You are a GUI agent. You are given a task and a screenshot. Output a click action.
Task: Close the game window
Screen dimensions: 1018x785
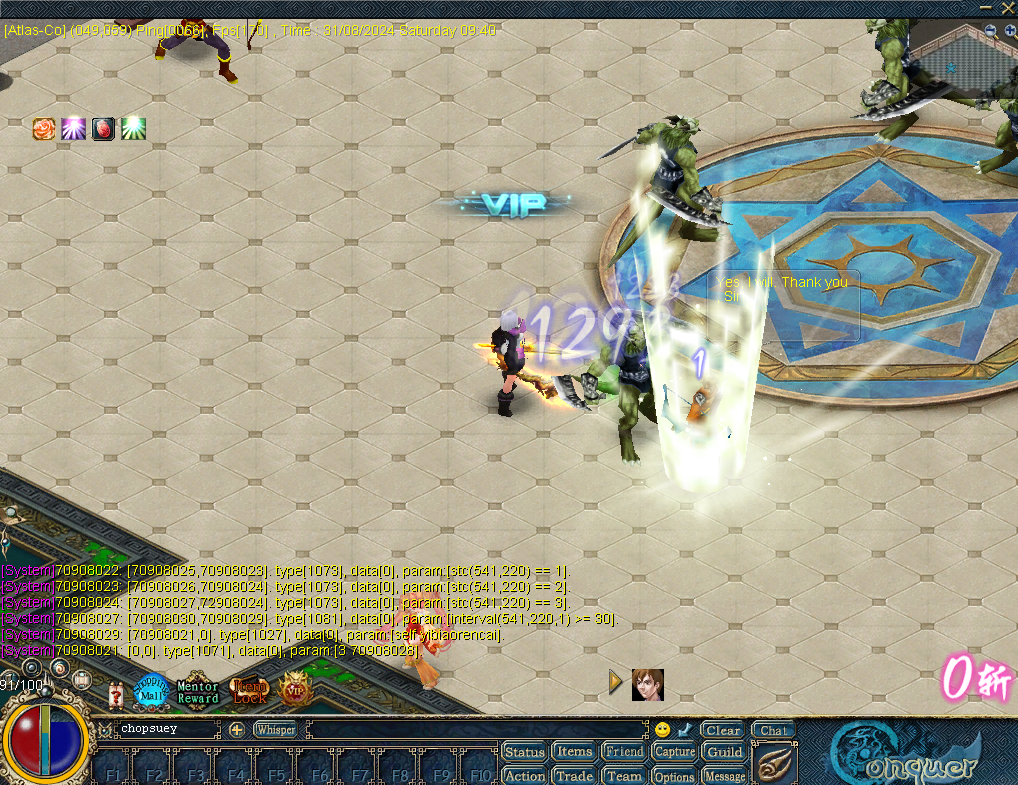[x=1007, y=7]
